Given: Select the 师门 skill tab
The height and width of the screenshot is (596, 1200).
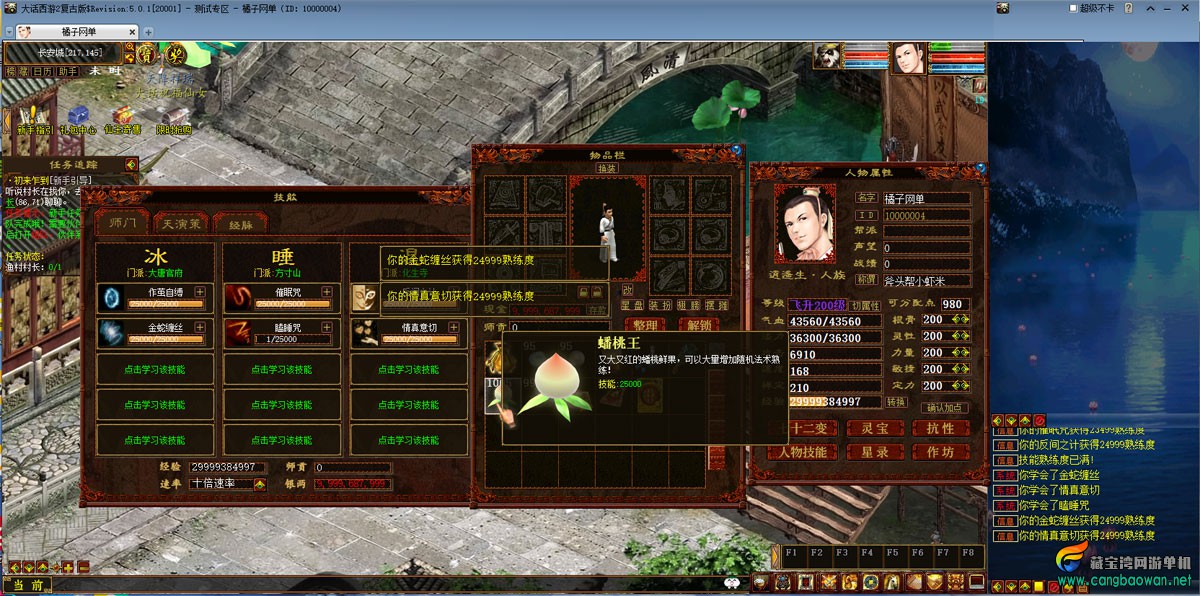Looking at the screenshot, I should point(122,223).
